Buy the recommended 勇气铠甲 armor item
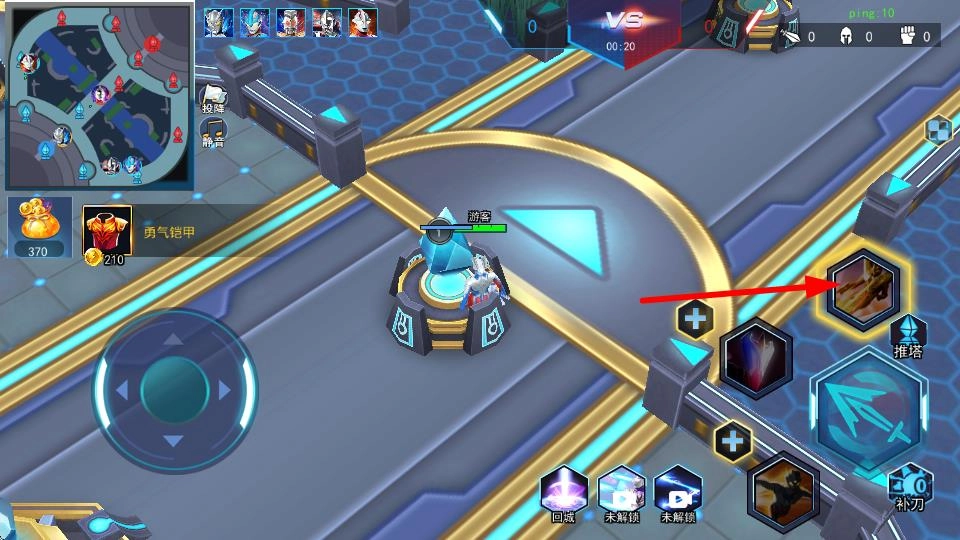 [107, 232]
